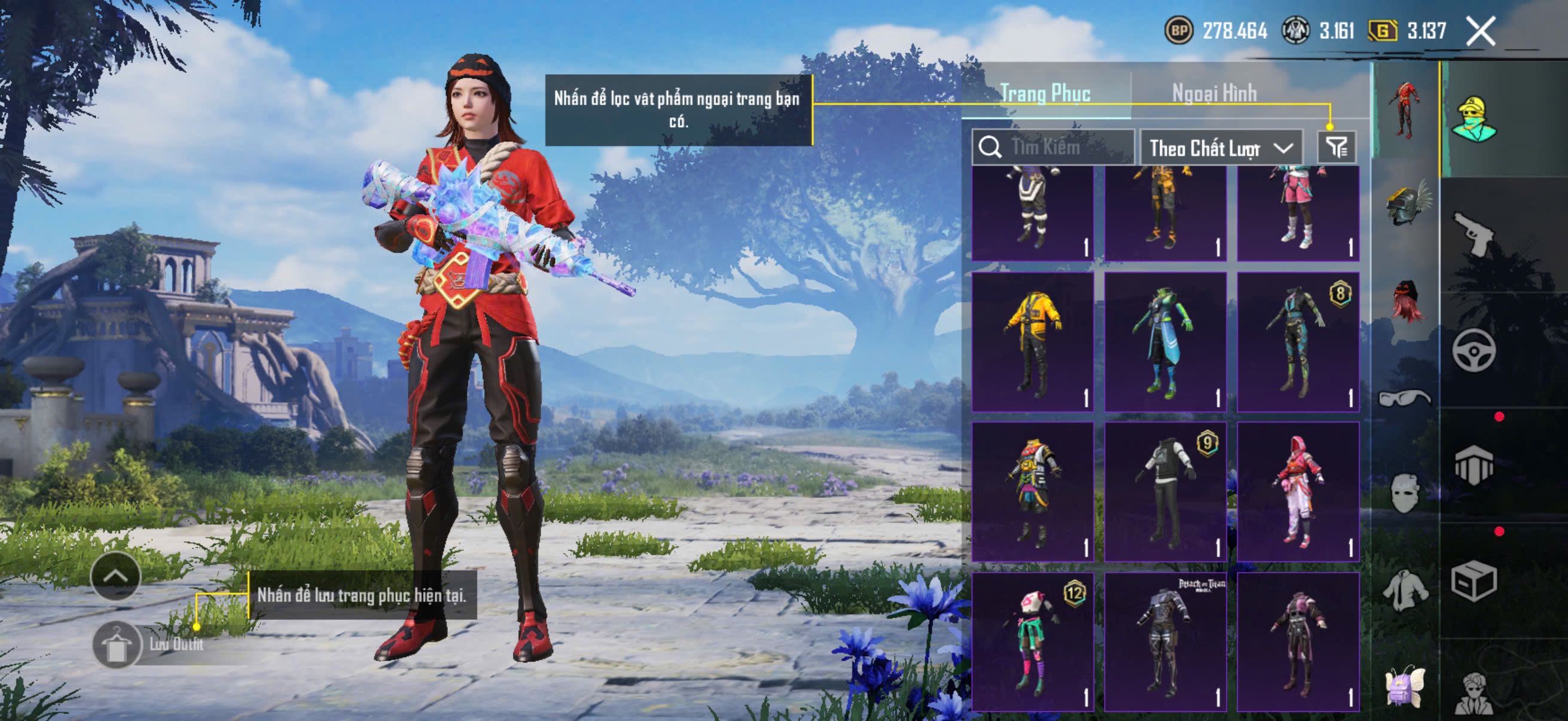Switch to the Trang Phục tab
Screen dimensions: 1568x721
point(1045,93)
